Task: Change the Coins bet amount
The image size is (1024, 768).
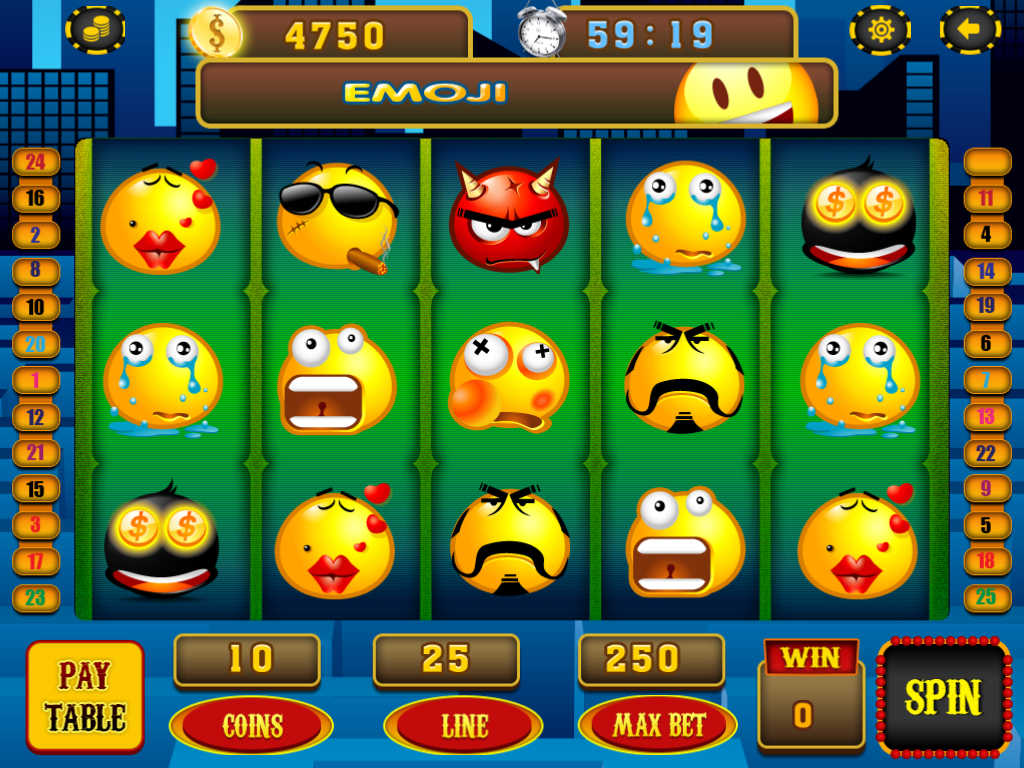Action: 251,725
